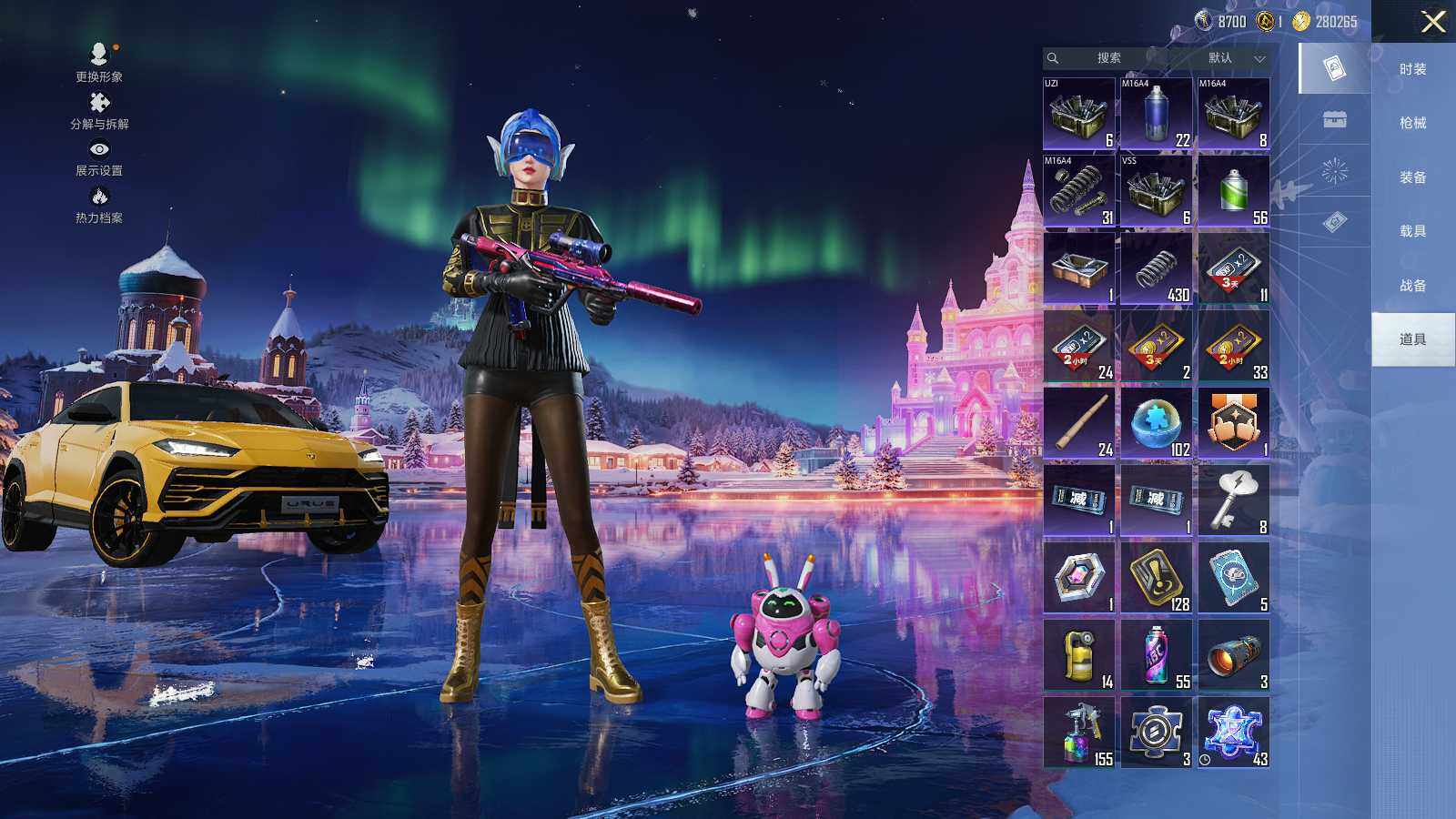Select the VSS crate item slot
Image resolution: width=1456 pixels, height=819 pixels.
[1156, 191]
